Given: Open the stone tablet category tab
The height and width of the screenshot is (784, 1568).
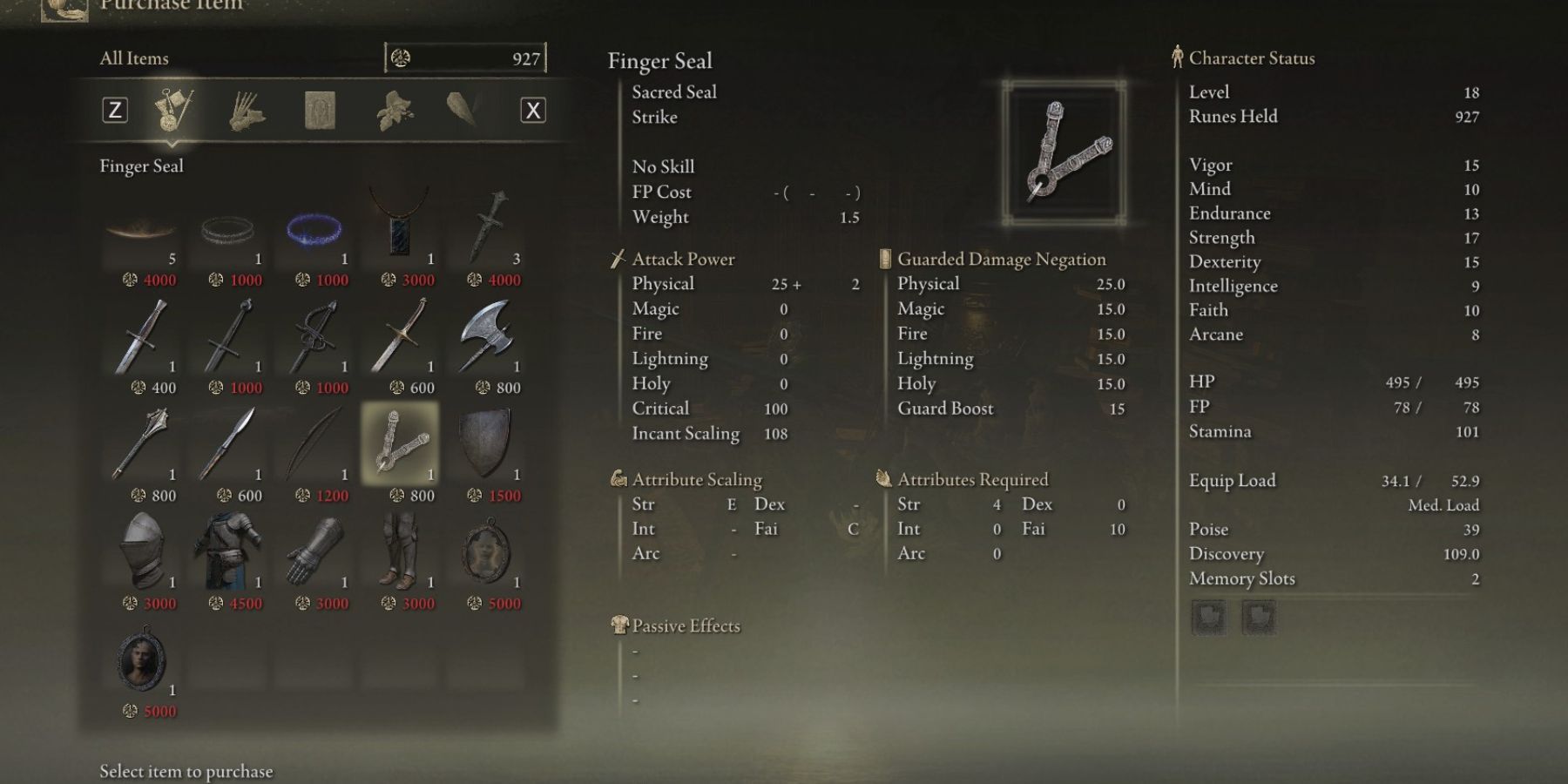Looking at the screenshot, I should click(x=320, y=111).
